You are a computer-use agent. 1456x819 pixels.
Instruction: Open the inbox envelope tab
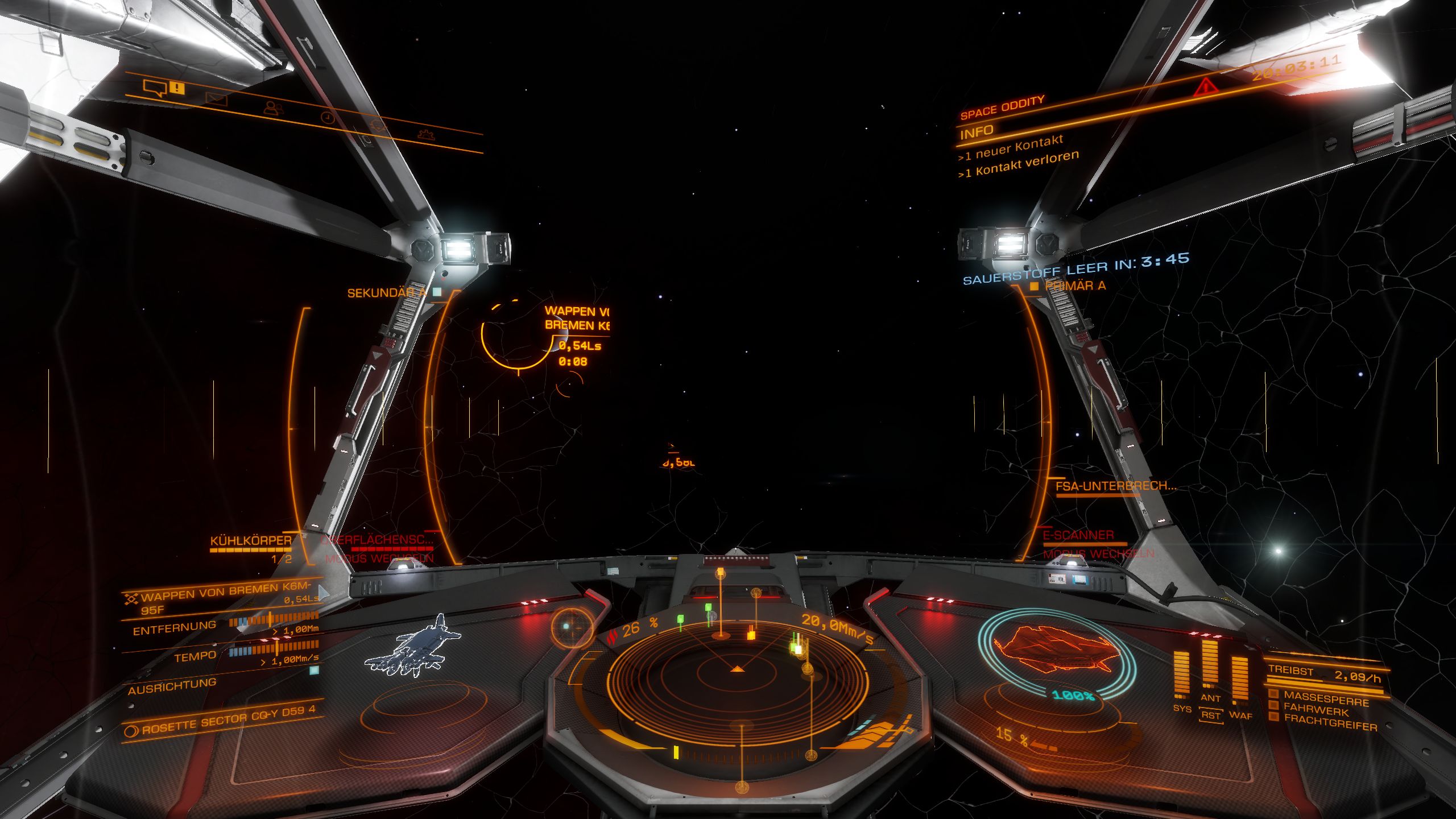pyautogui.click(x=216, y=100)
